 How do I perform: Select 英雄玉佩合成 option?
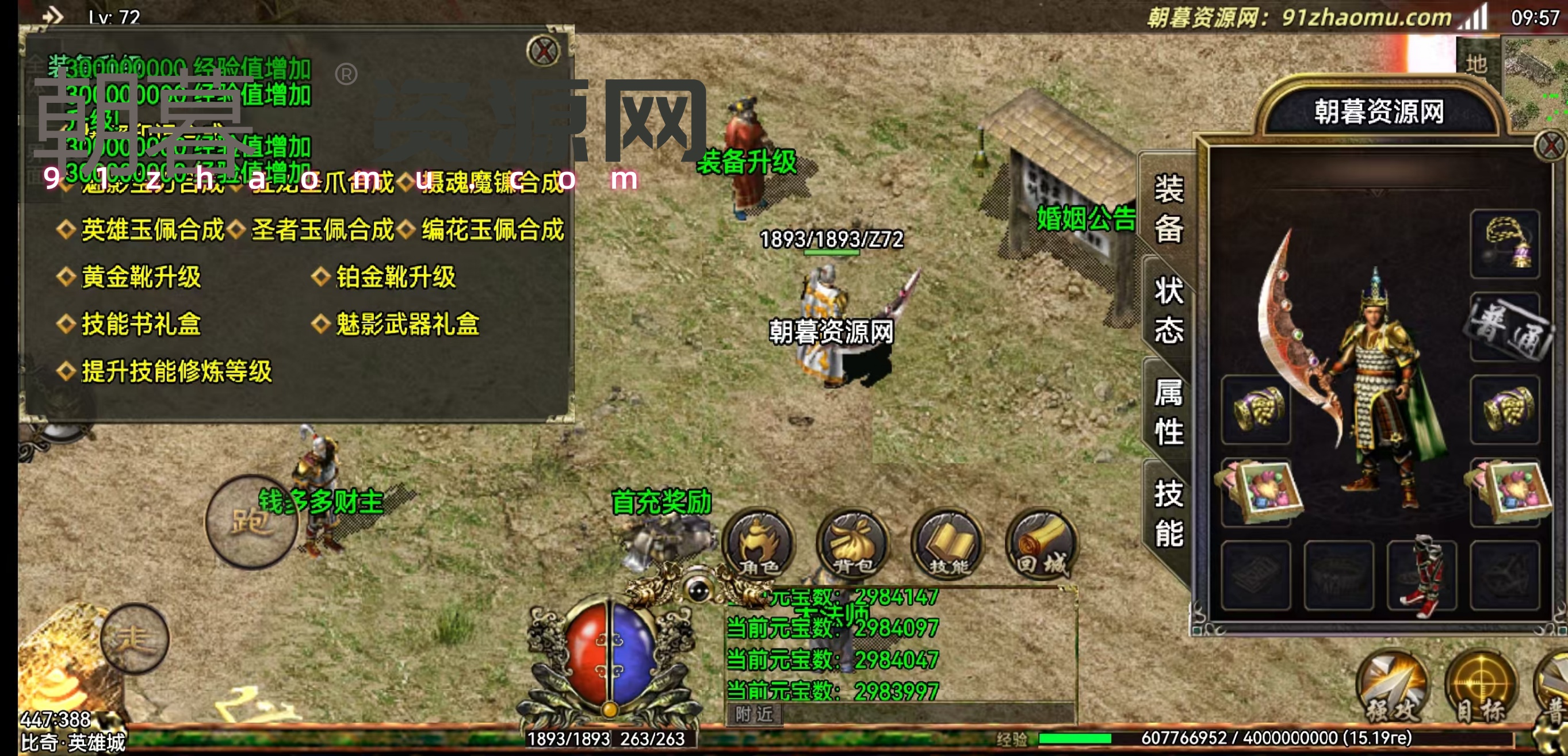click(x=152, y=230)
